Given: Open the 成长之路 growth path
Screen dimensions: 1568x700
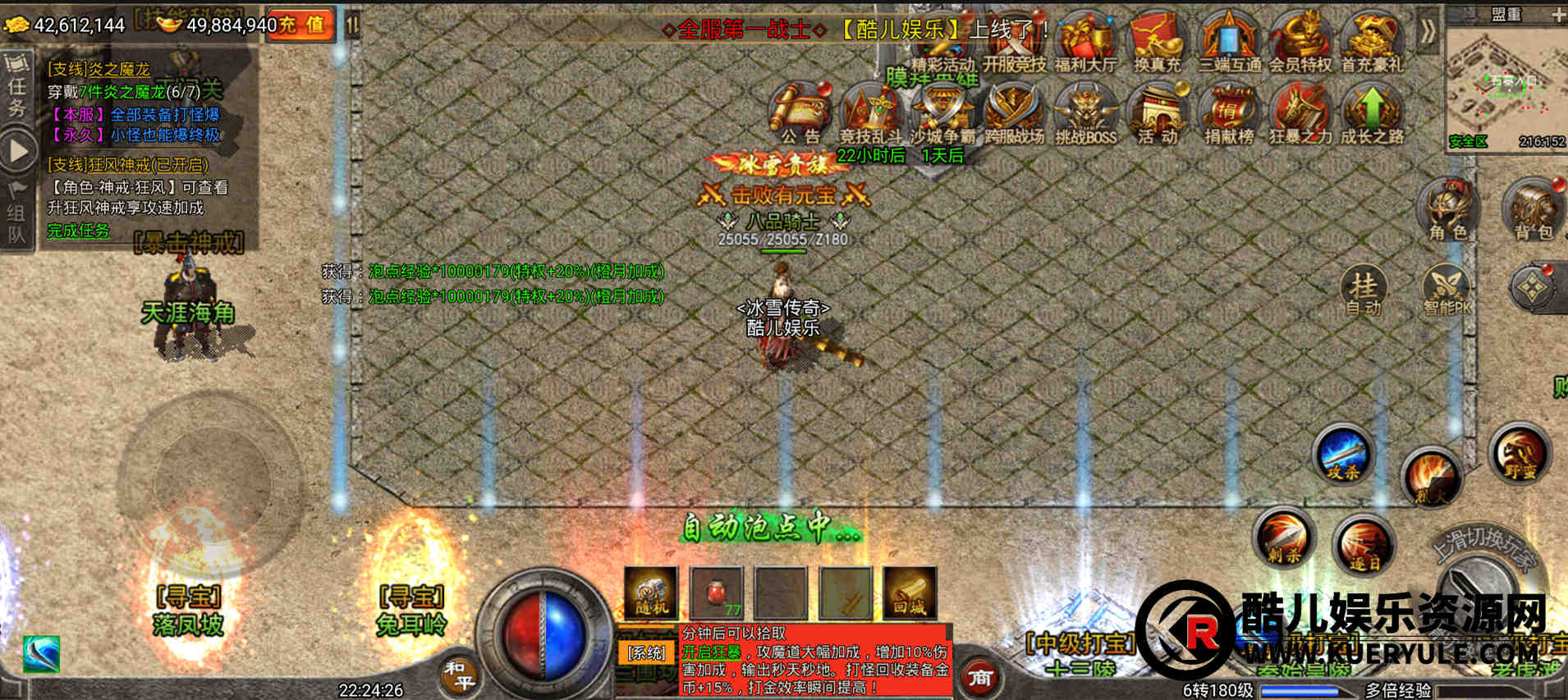Looking at the screenshot, I should pos(1372,115).
